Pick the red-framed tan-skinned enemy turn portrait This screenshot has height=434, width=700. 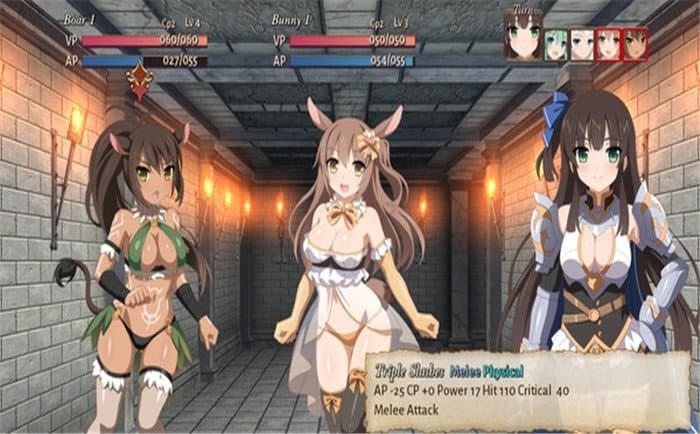click(636, 44)
